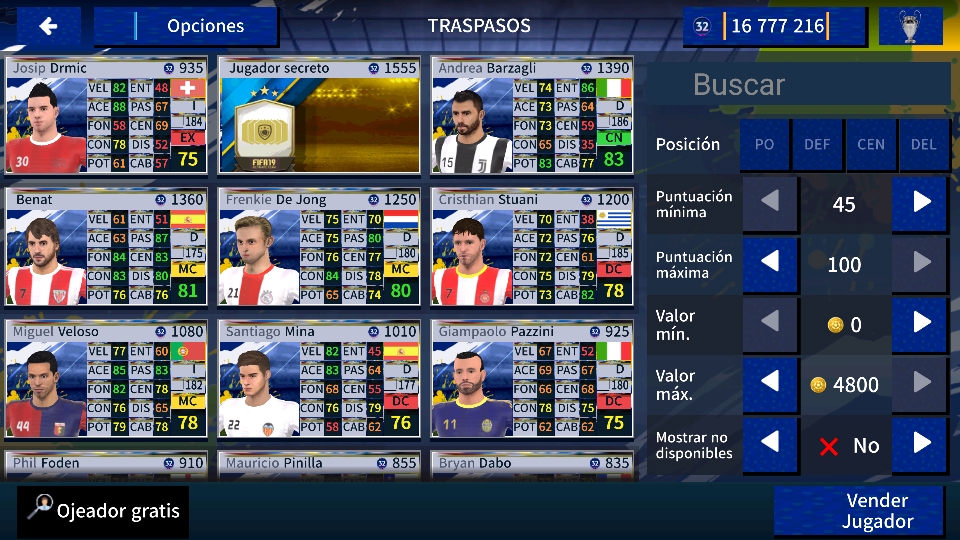Choose the Jugador secreto card
The height and width of the screenshot is (540, 960).
(320, 116)
